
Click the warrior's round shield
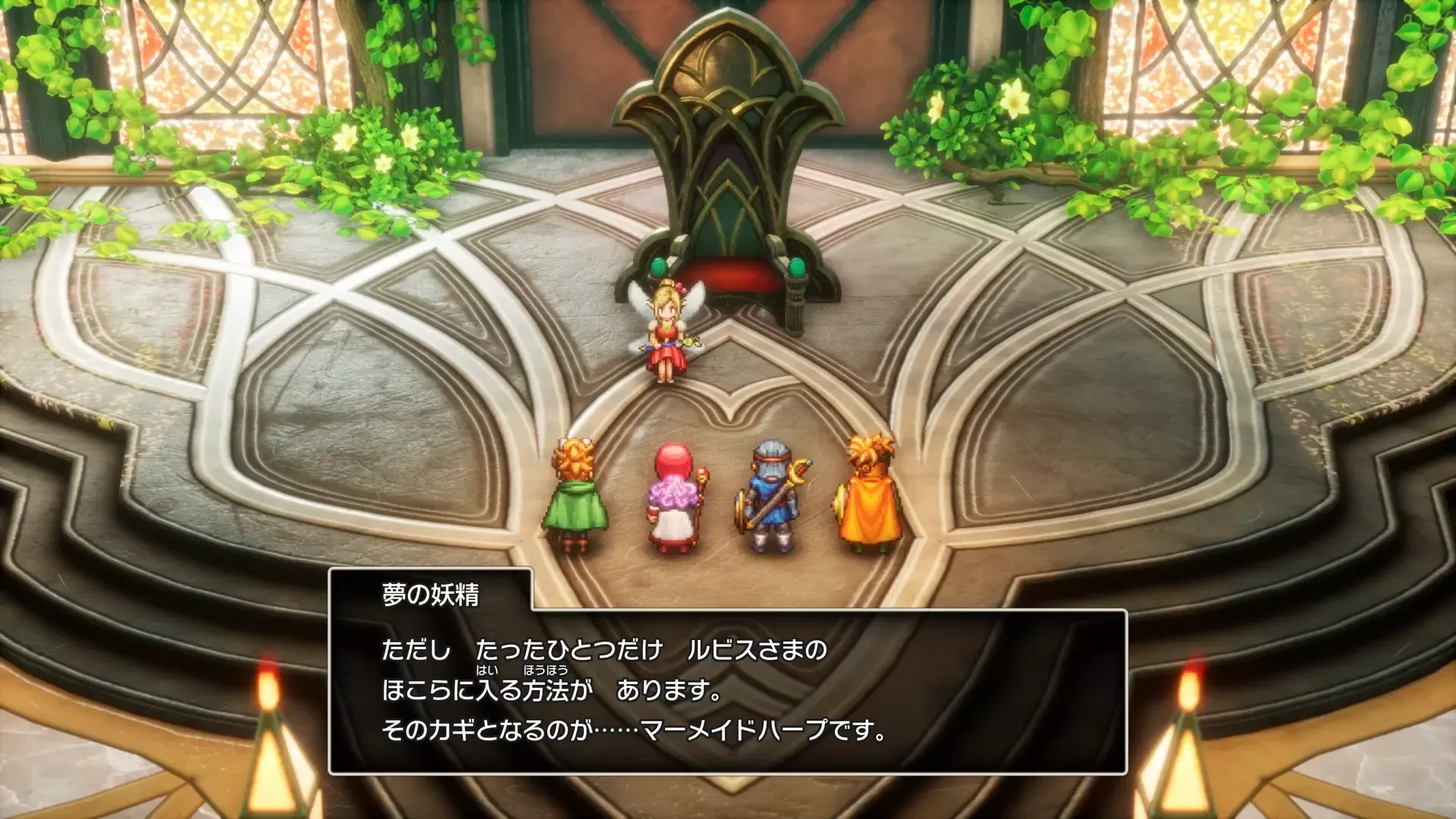(741, 510)
